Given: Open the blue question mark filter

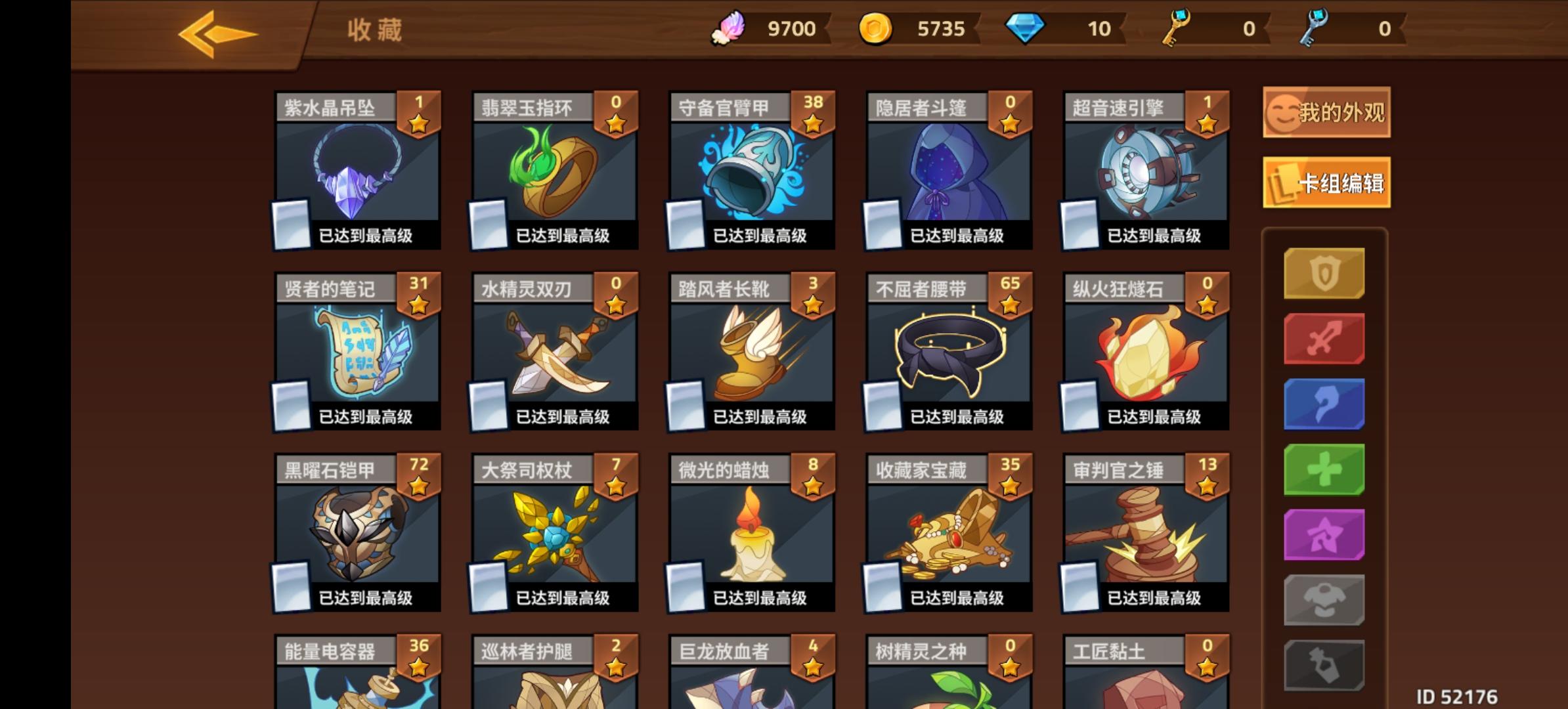Looking at the screenshot, I should point(1324,404).
